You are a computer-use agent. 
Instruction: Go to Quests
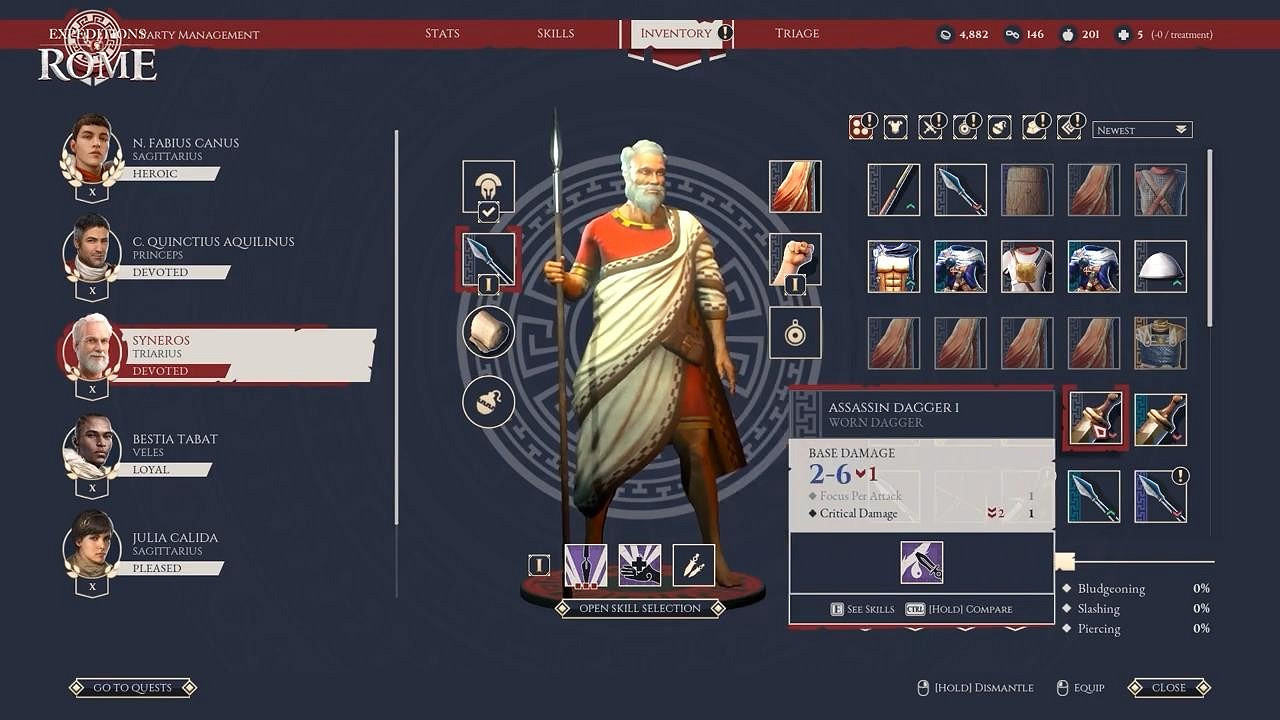pos(132,688)
